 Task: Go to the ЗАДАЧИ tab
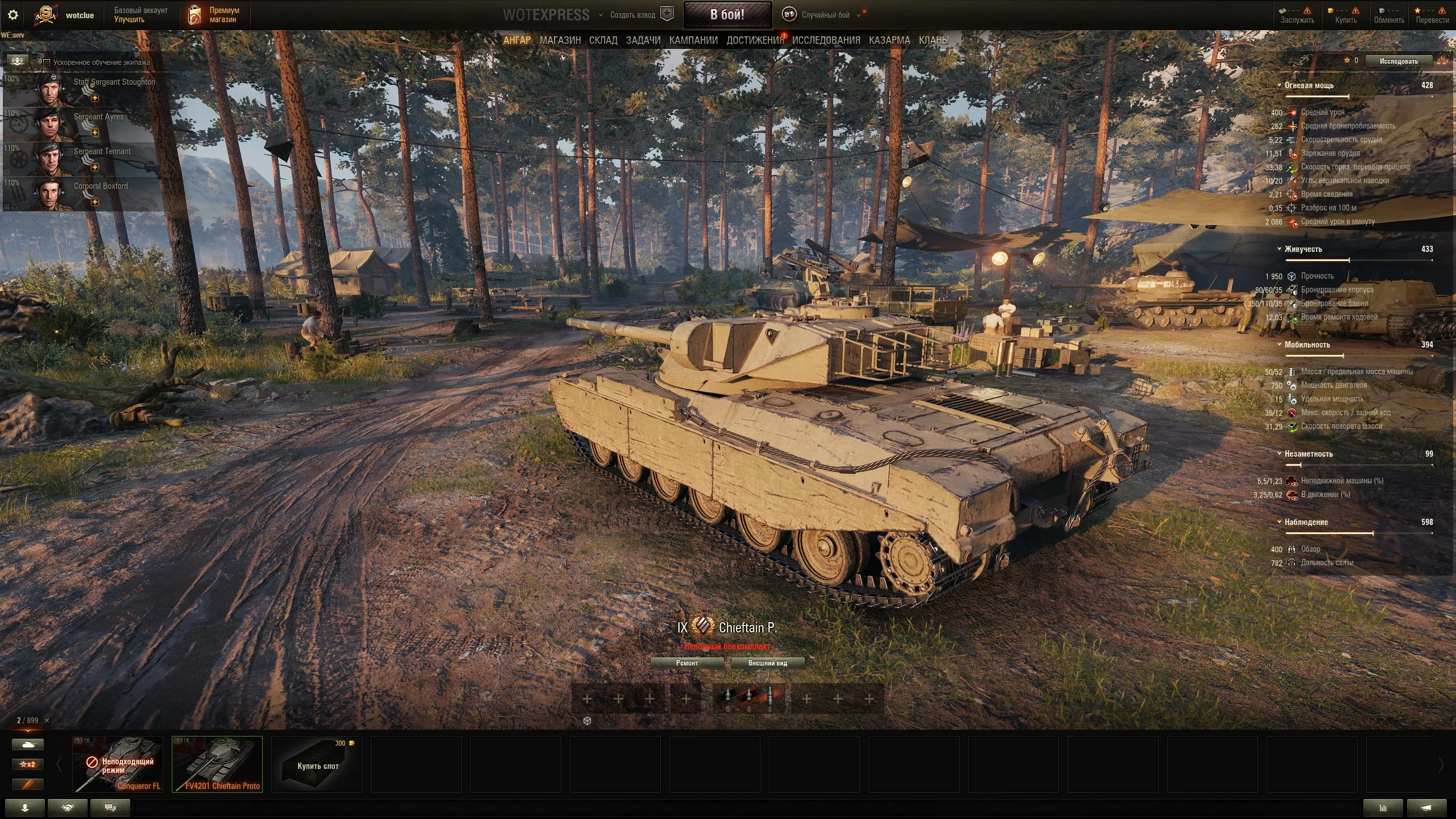coord(643,40)
